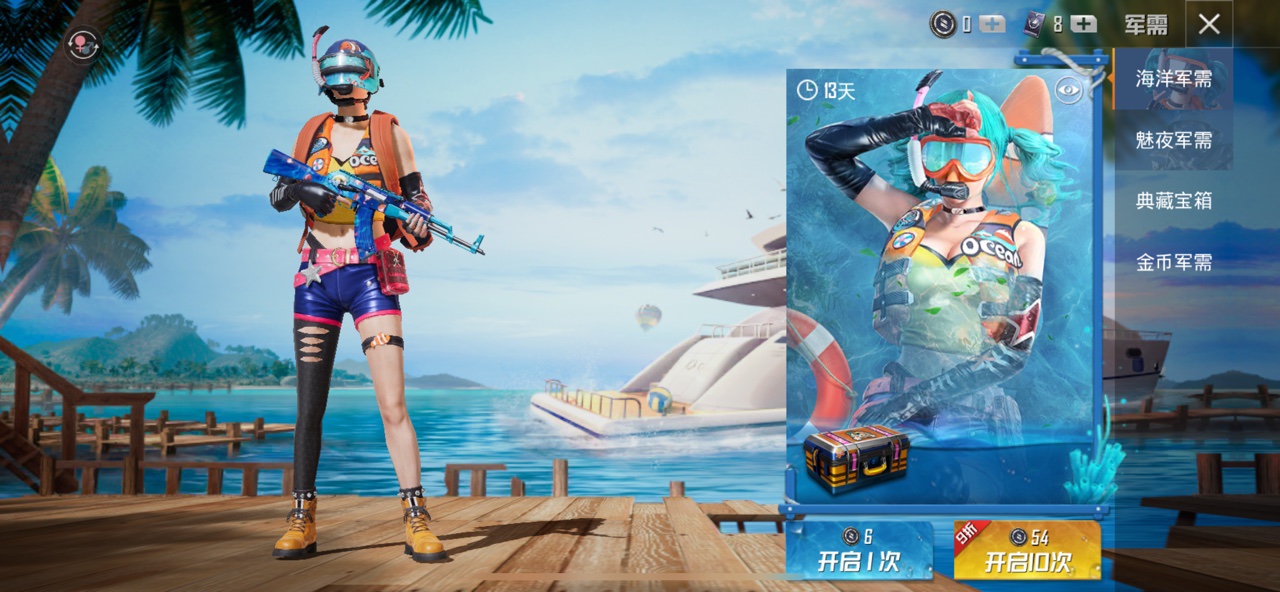Add more silver coin currency
The image size is (1280, 592).
(992, 24)
